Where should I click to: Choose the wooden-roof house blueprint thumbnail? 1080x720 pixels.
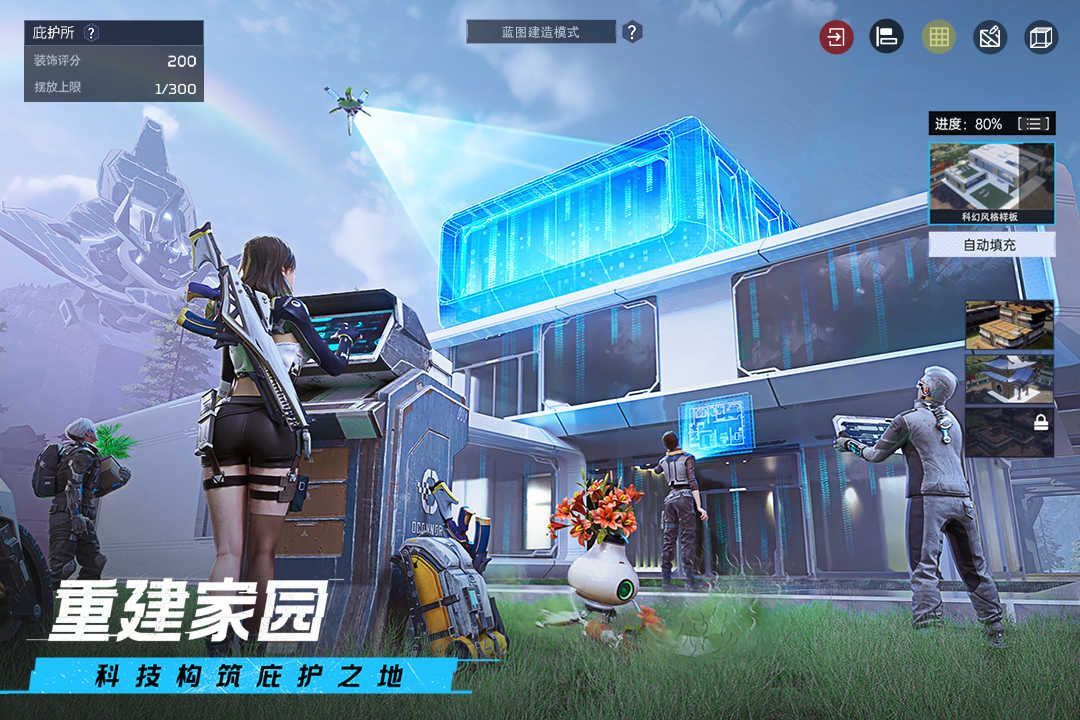1009,325
